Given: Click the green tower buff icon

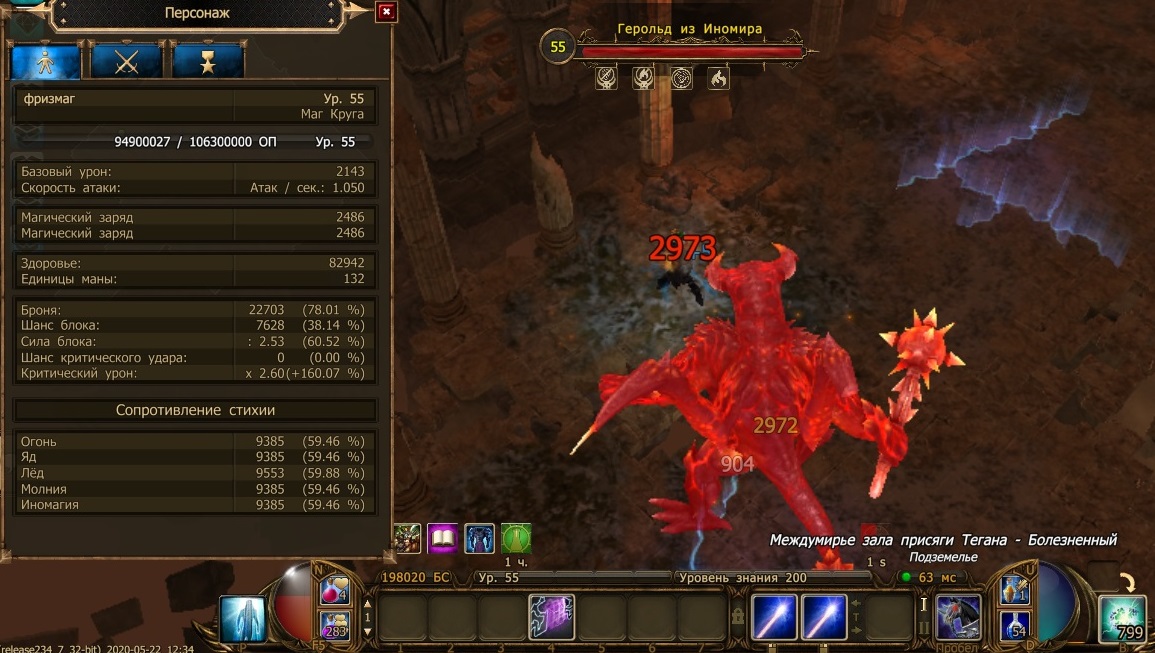Looking at the screenshot, I should click(516, 539).
